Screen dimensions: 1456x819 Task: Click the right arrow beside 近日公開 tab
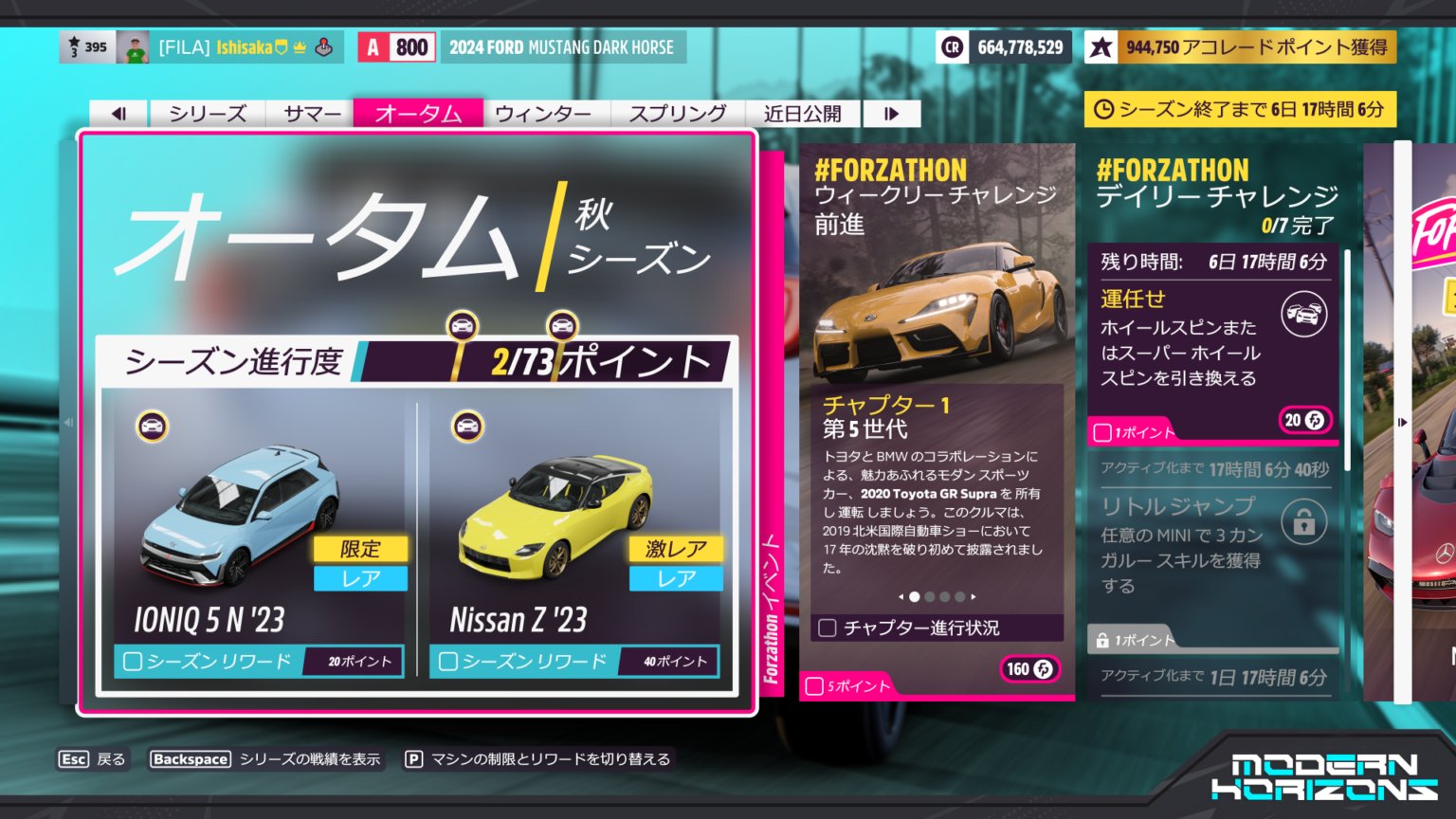coord(891,113)
